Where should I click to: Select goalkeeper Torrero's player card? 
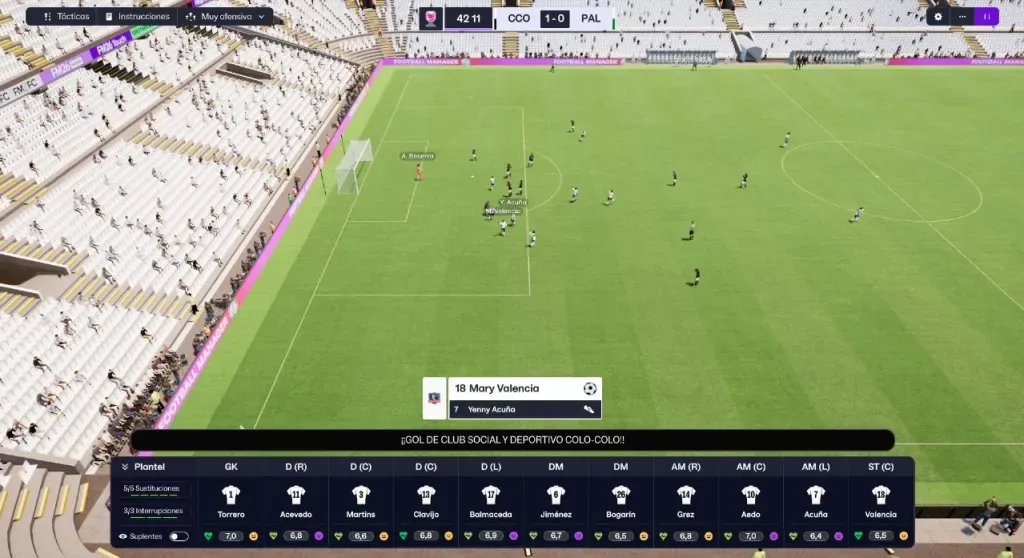(x=231, y=503)
